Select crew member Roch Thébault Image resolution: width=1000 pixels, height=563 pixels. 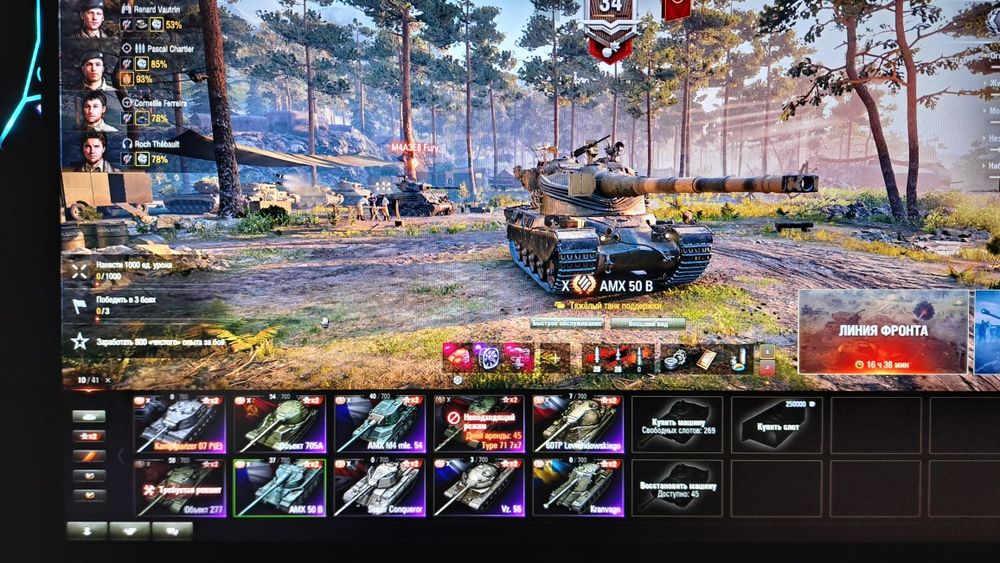coord(93,152)
